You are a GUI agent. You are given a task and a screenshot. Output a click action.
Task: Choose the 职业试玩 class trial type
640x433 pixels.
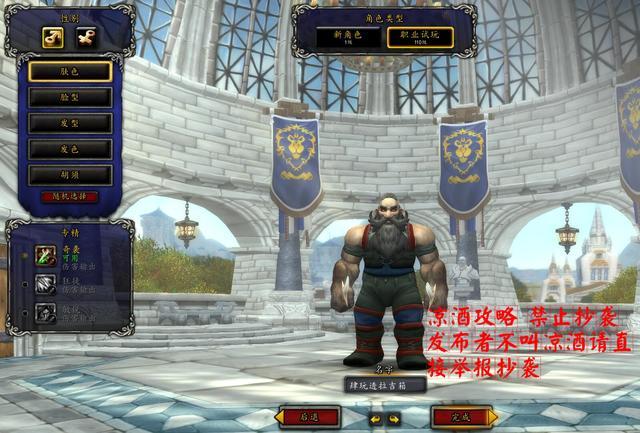point(420,37)
